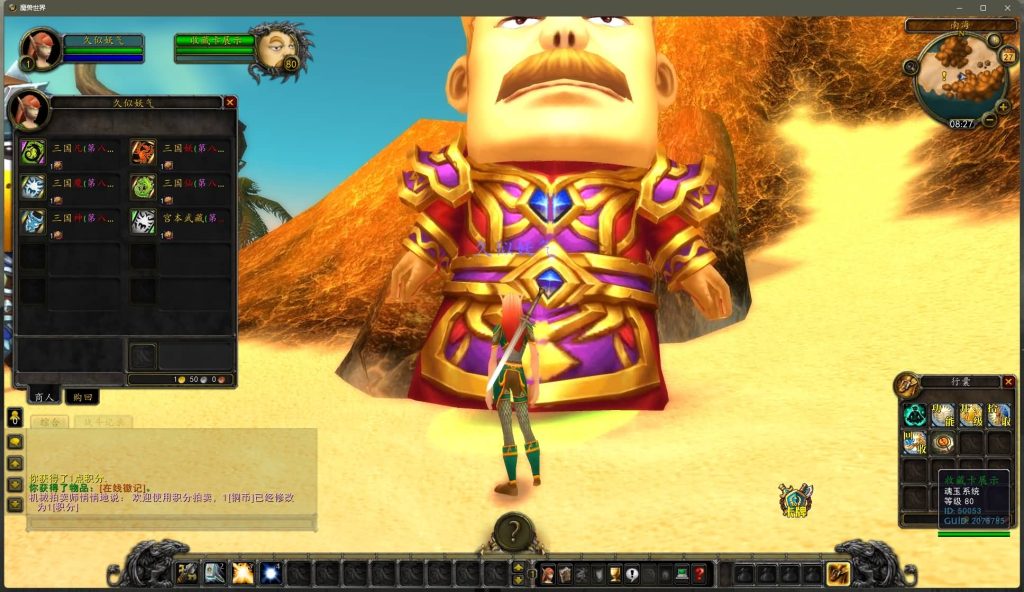Click the hearthstone item in the bag
Image resolution: width=1024 pixels, height=592 pixels.
[942, 442]
